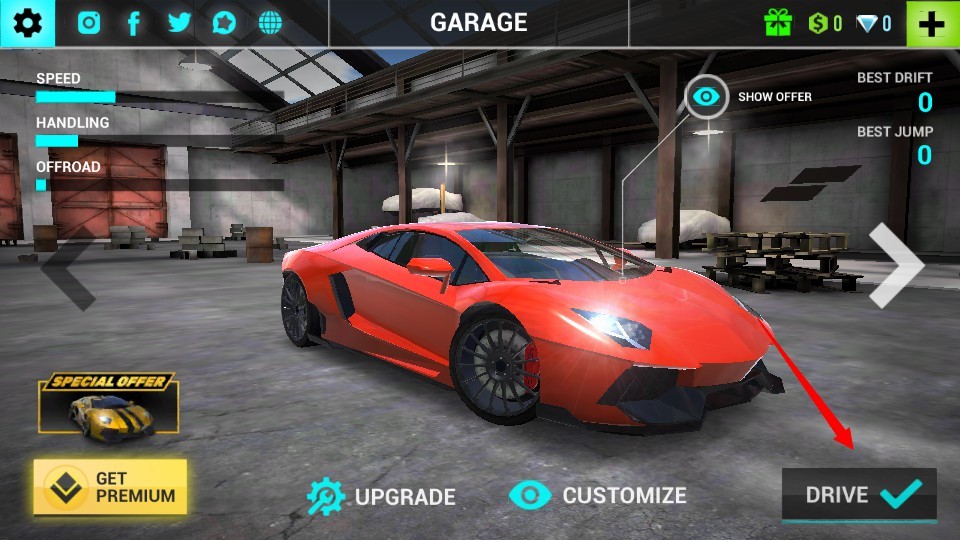960x540 pixels.
Task: Start driving with the Drive button
Action: tap(859, 494)
